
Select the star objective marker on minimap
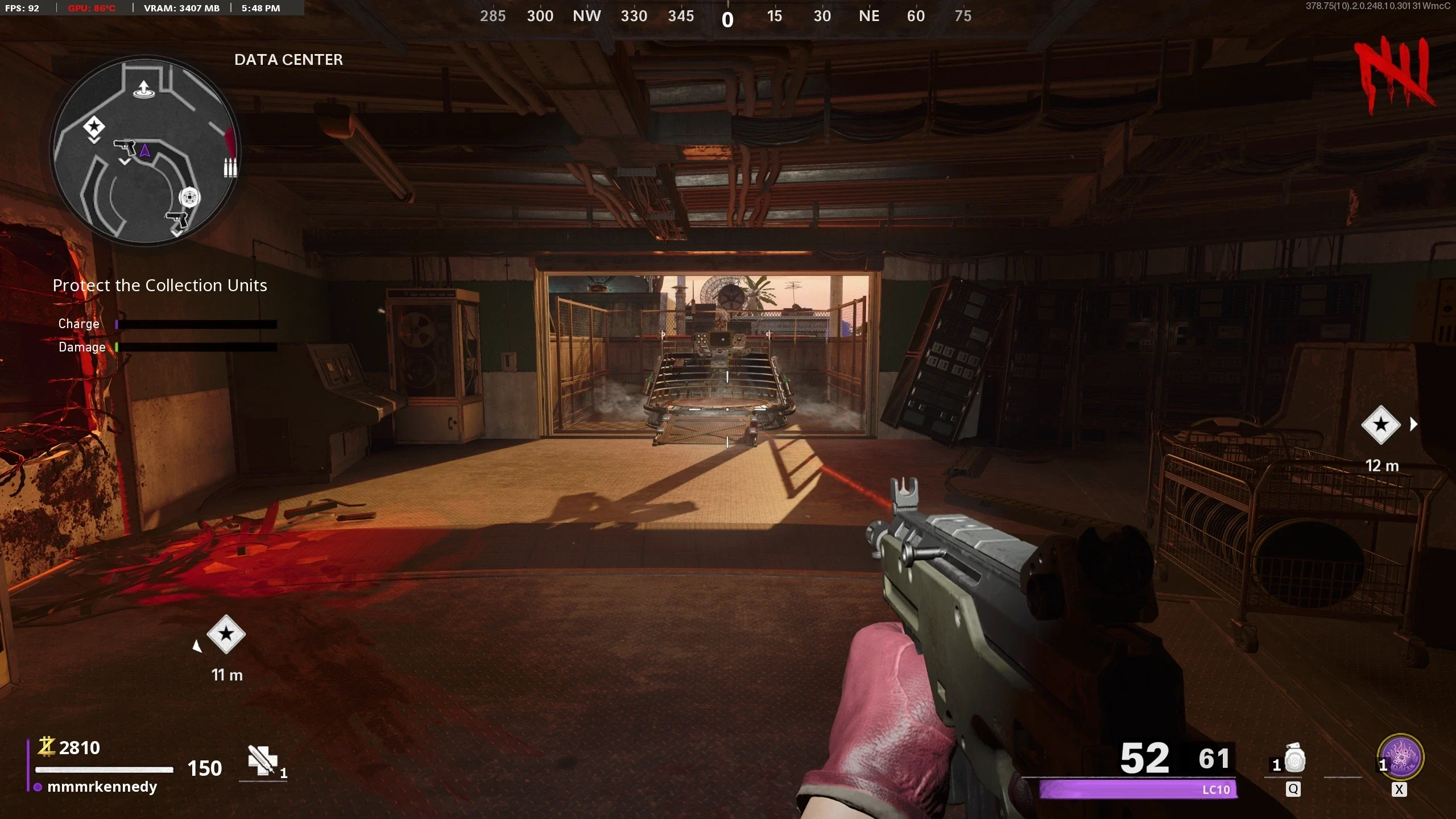[x=94, y=127]
